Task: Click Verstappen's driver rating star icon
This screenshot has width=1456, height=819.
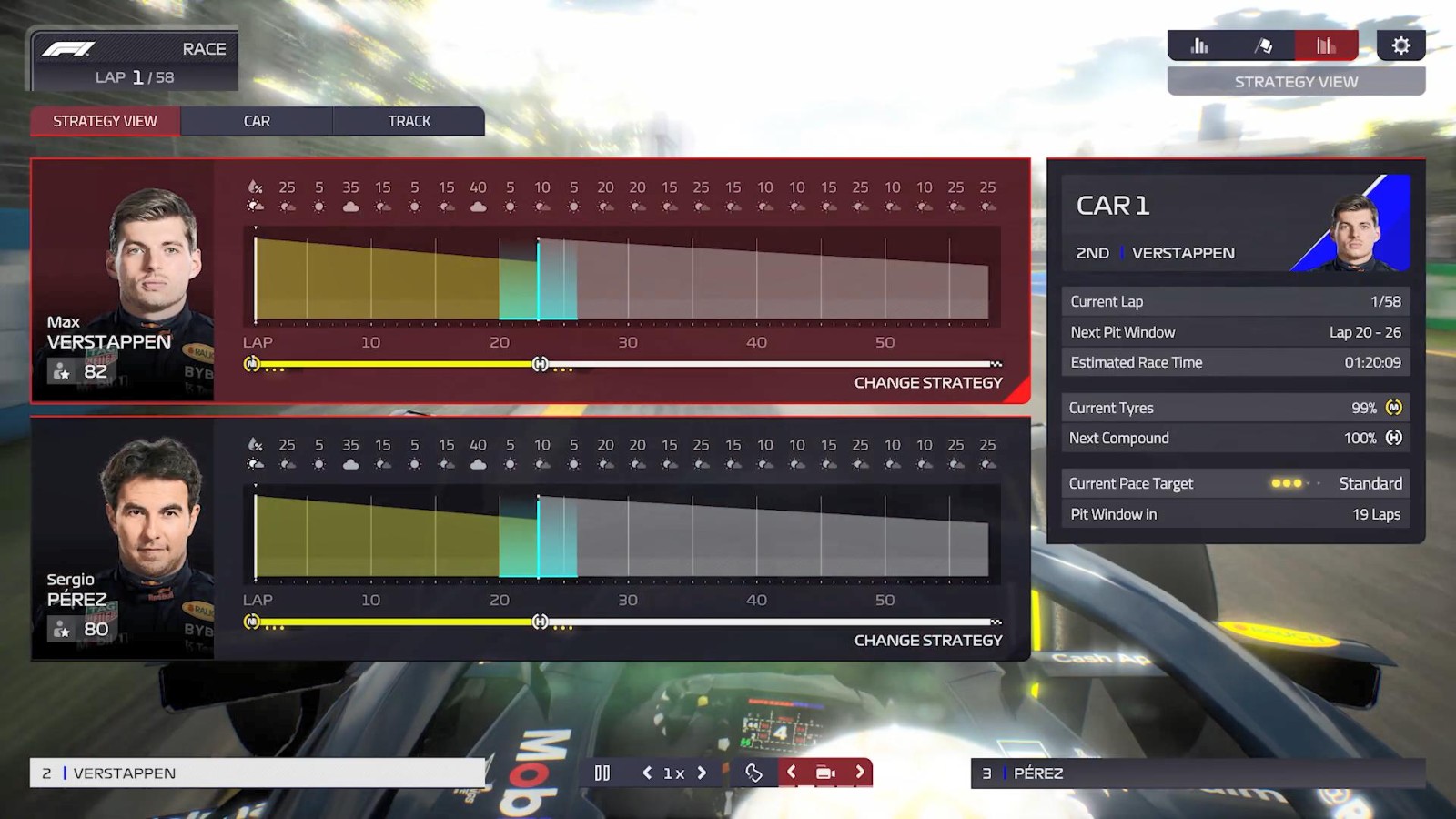Action: (62, 370)
